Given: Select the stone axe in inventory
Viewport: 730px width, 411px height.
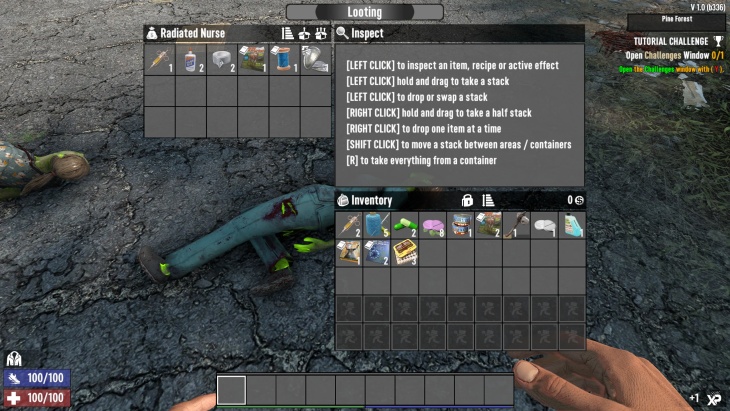Looking at the screenshot, I should [x=517, y=226].
